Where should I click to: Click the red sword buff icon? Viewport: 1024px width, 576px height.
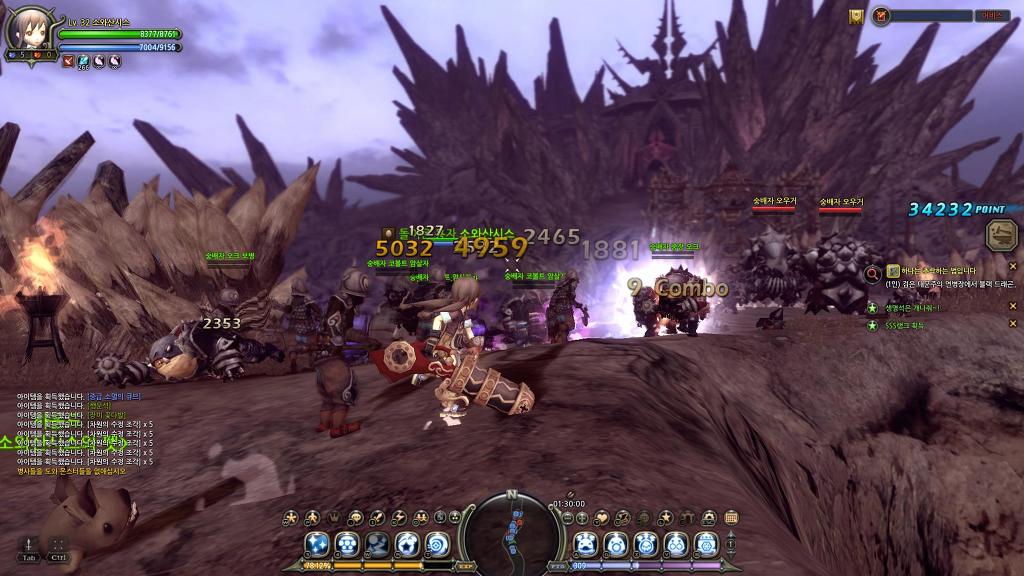tap(68, 61)
